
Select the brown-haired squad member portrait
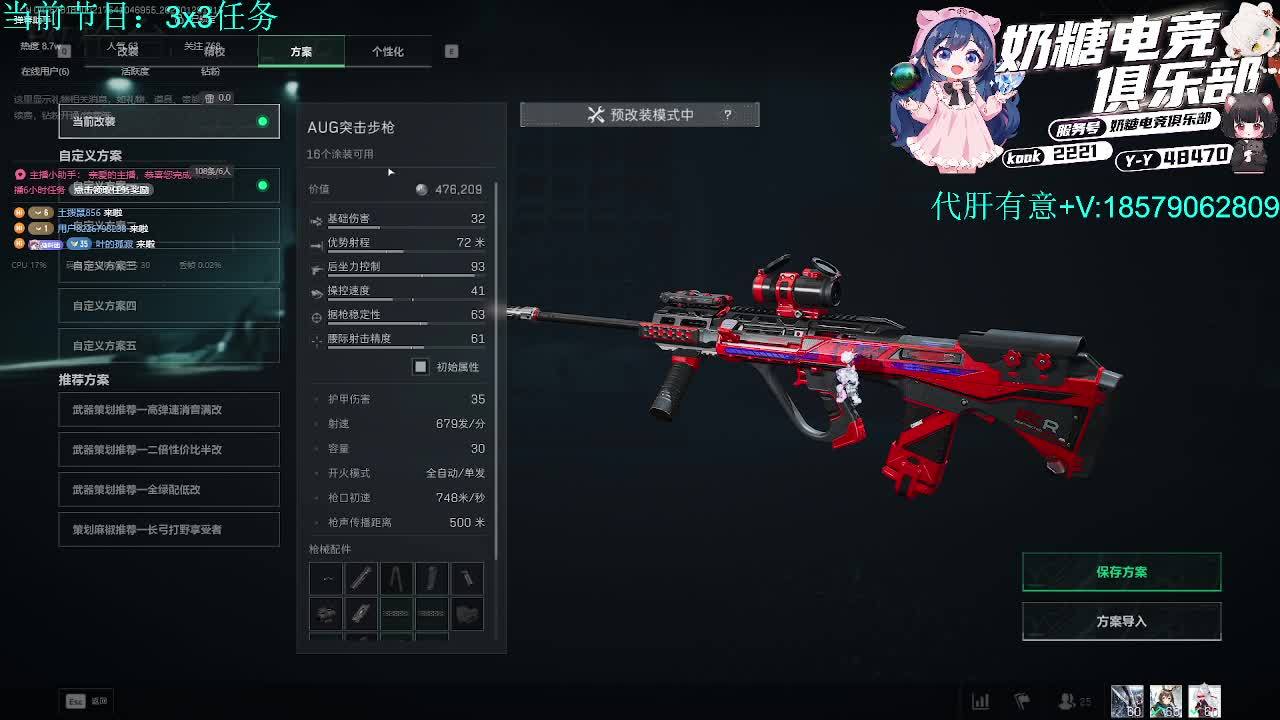(x=1166, y=701)
